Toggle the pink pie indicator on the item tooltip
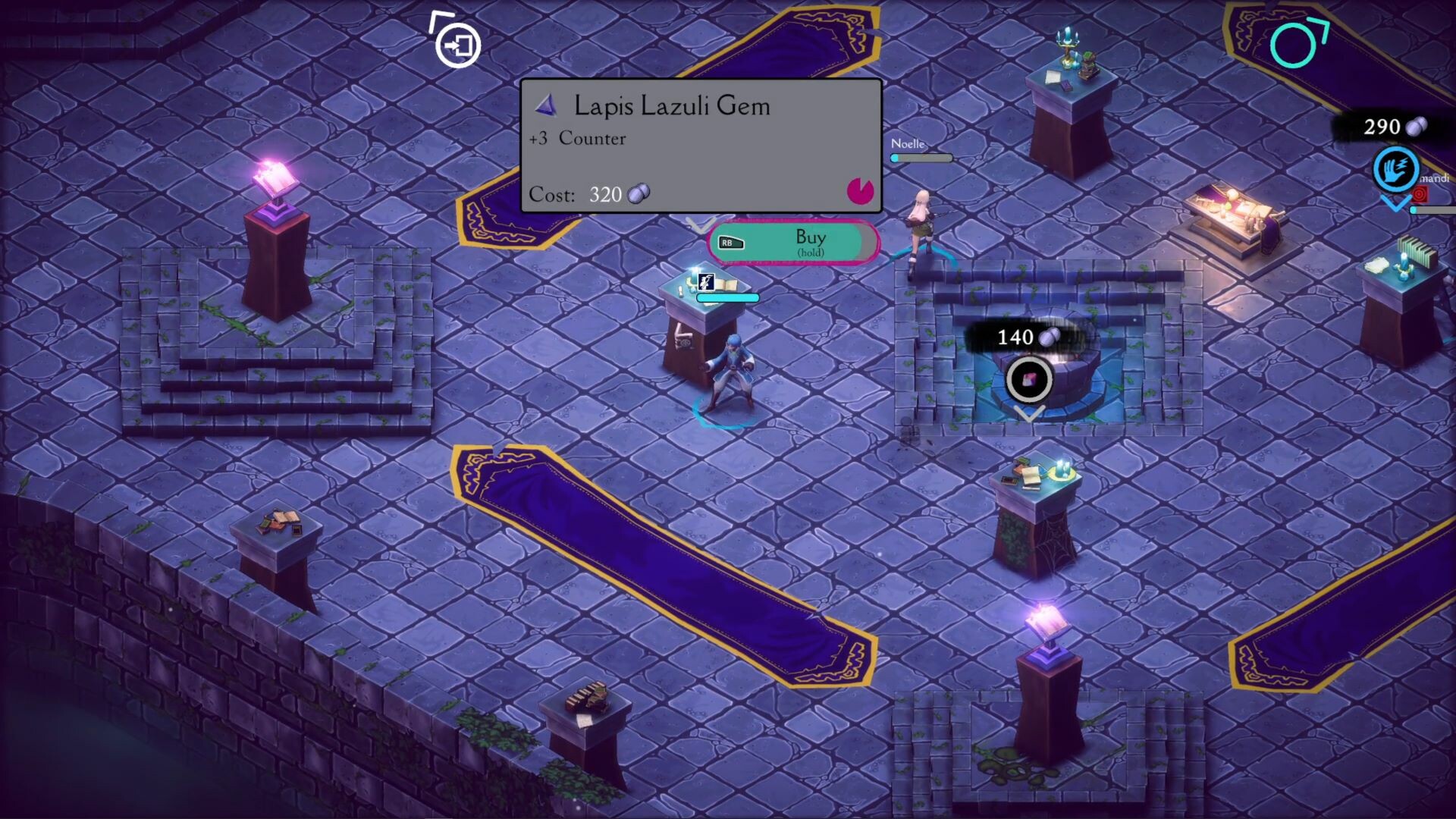The width and height of the screenshot is (1456, 819). tap(859, 193)
